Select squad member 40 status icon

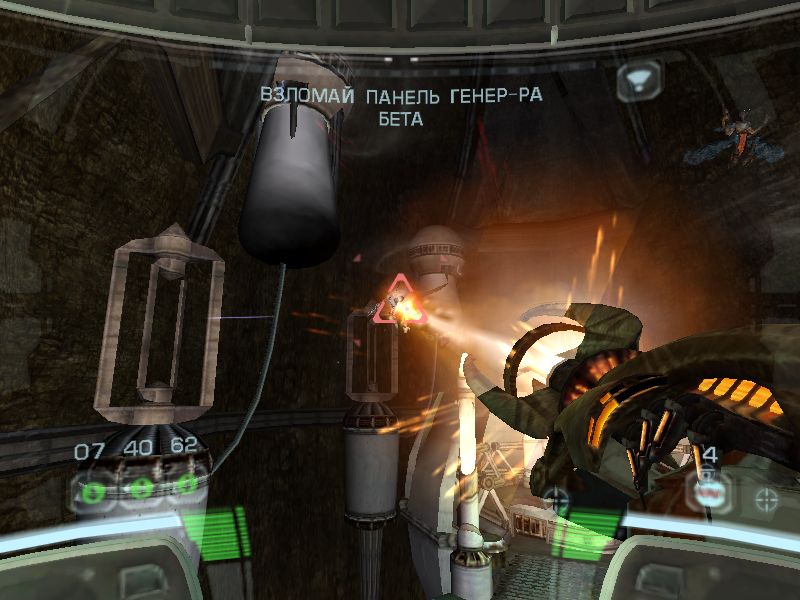[x=141, y=489]
